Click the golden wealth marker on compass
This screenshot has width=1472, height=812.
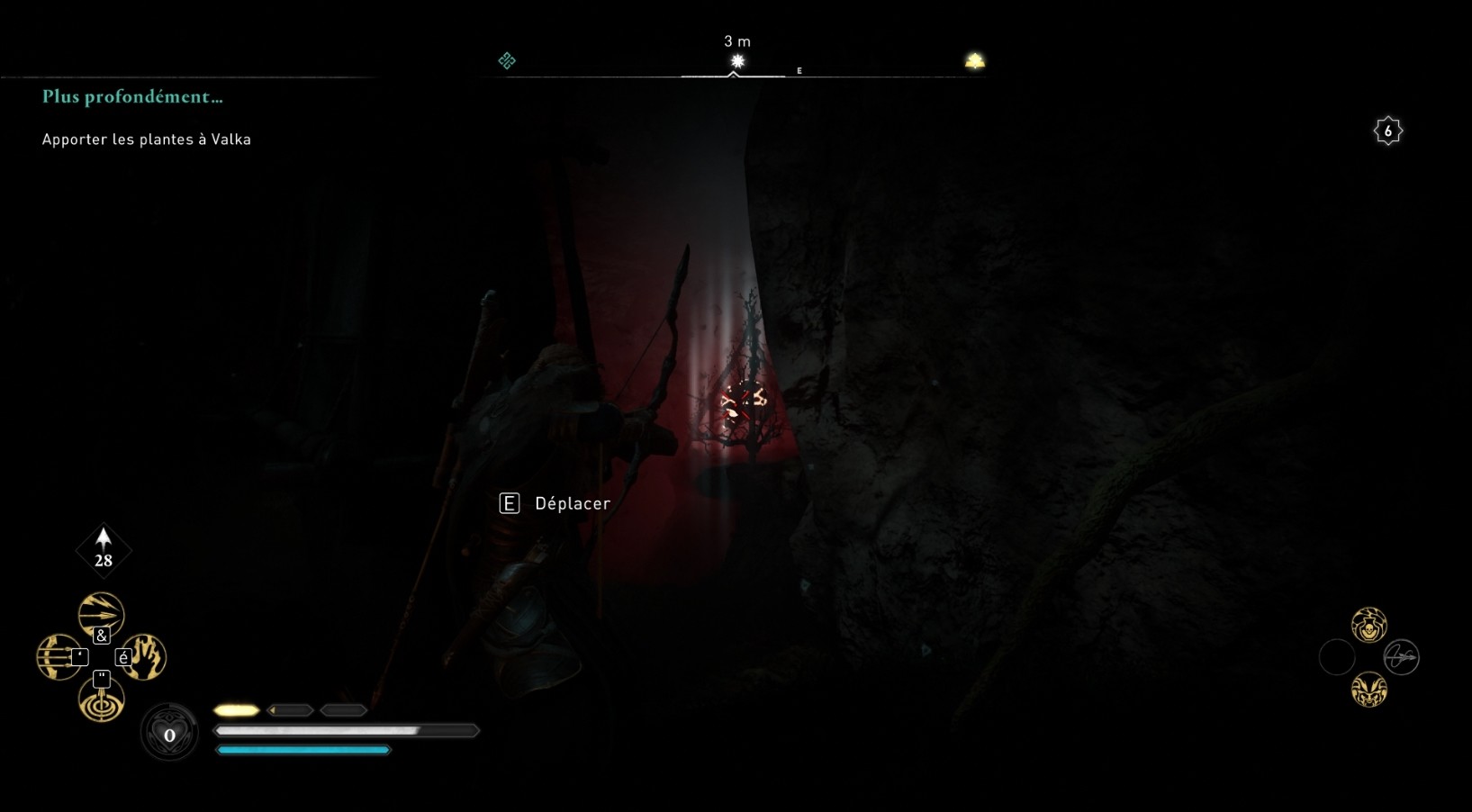pyautogui.click(x=974, y=61)
